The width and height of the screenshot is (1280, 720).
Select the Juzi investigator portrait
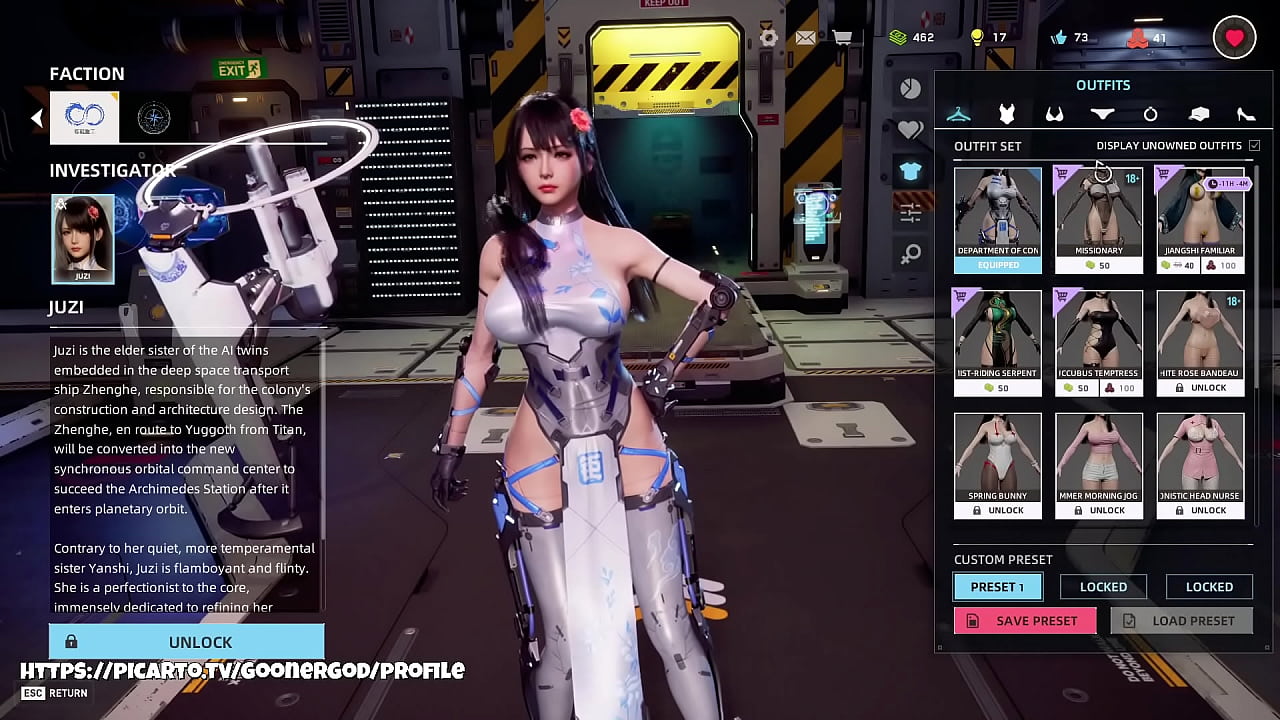pos(83,239)
